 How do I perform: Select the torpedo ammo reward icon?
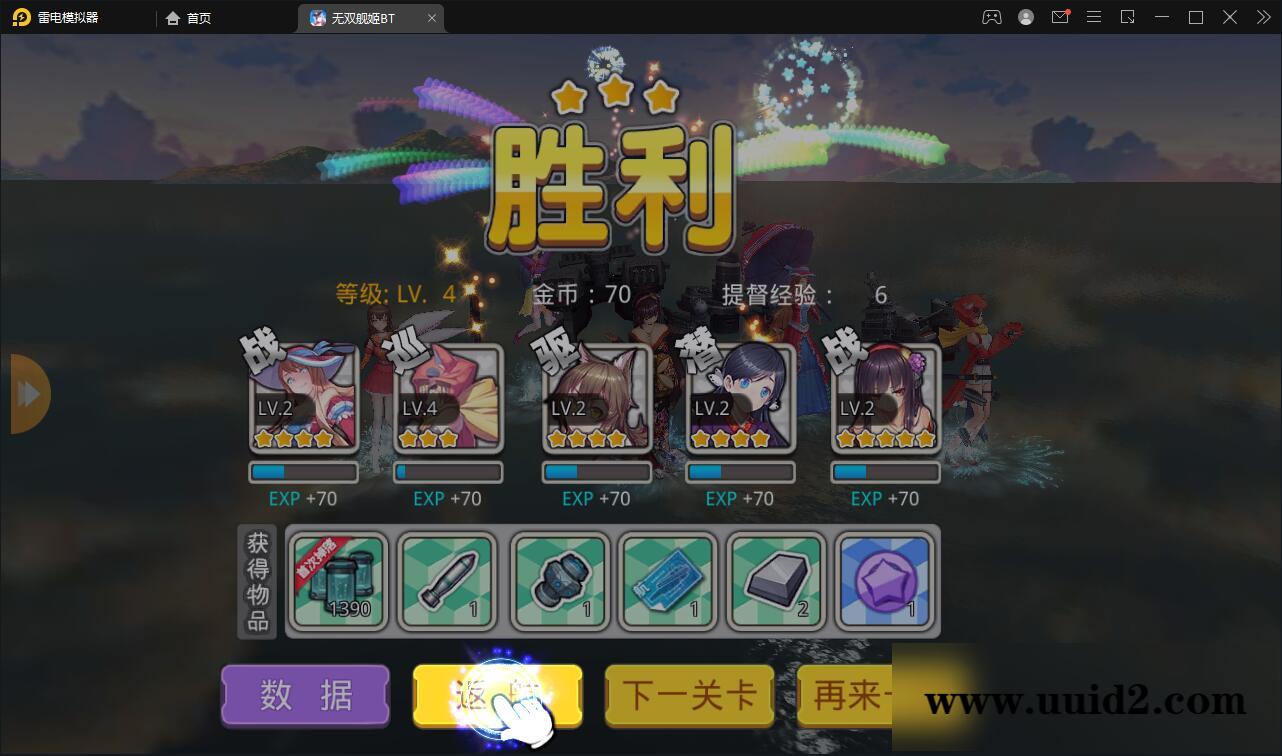pos(446,582)
